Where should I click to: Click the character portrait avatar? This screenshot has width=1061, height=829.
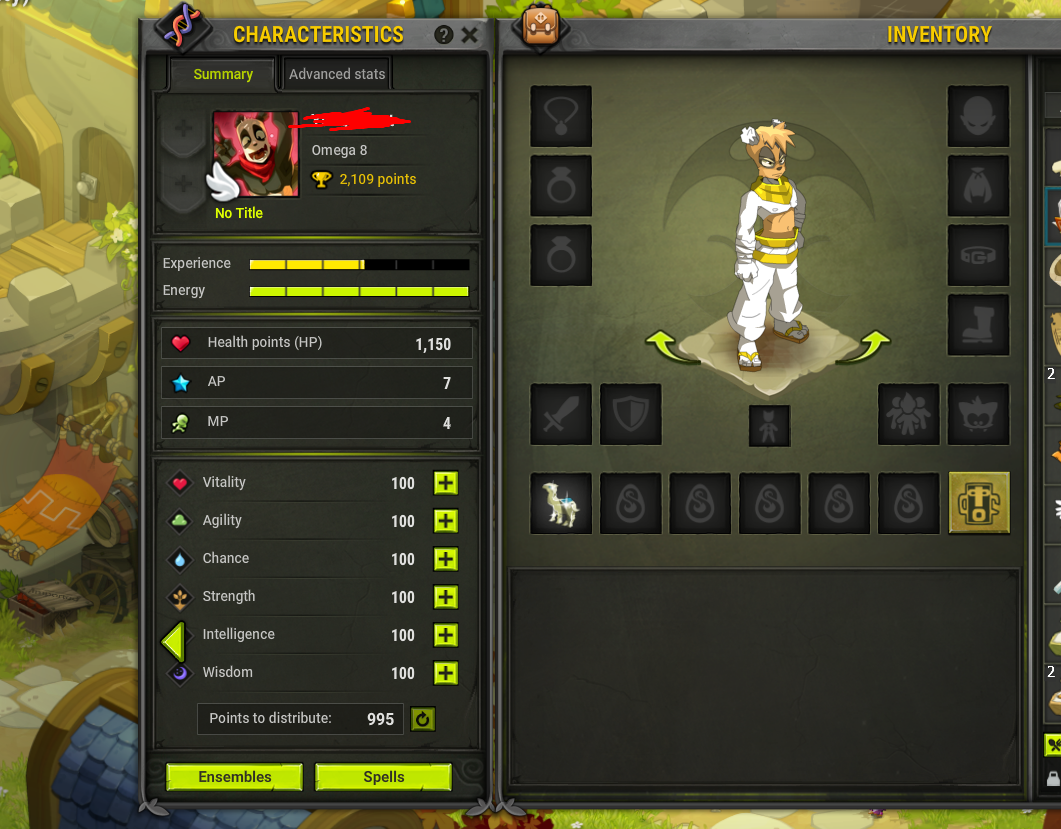point(255,153)
